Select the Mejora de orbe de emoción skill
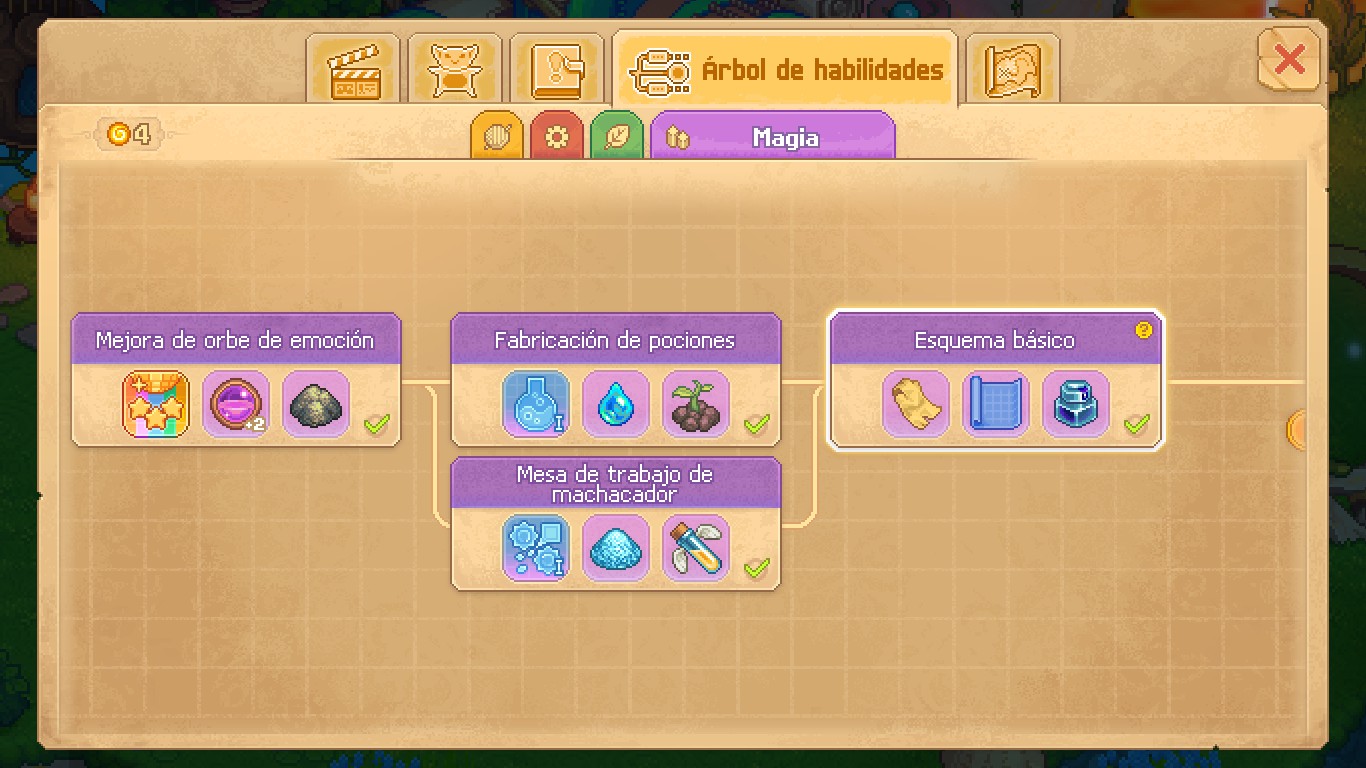Screen dimensions: 1366x768 235,340
